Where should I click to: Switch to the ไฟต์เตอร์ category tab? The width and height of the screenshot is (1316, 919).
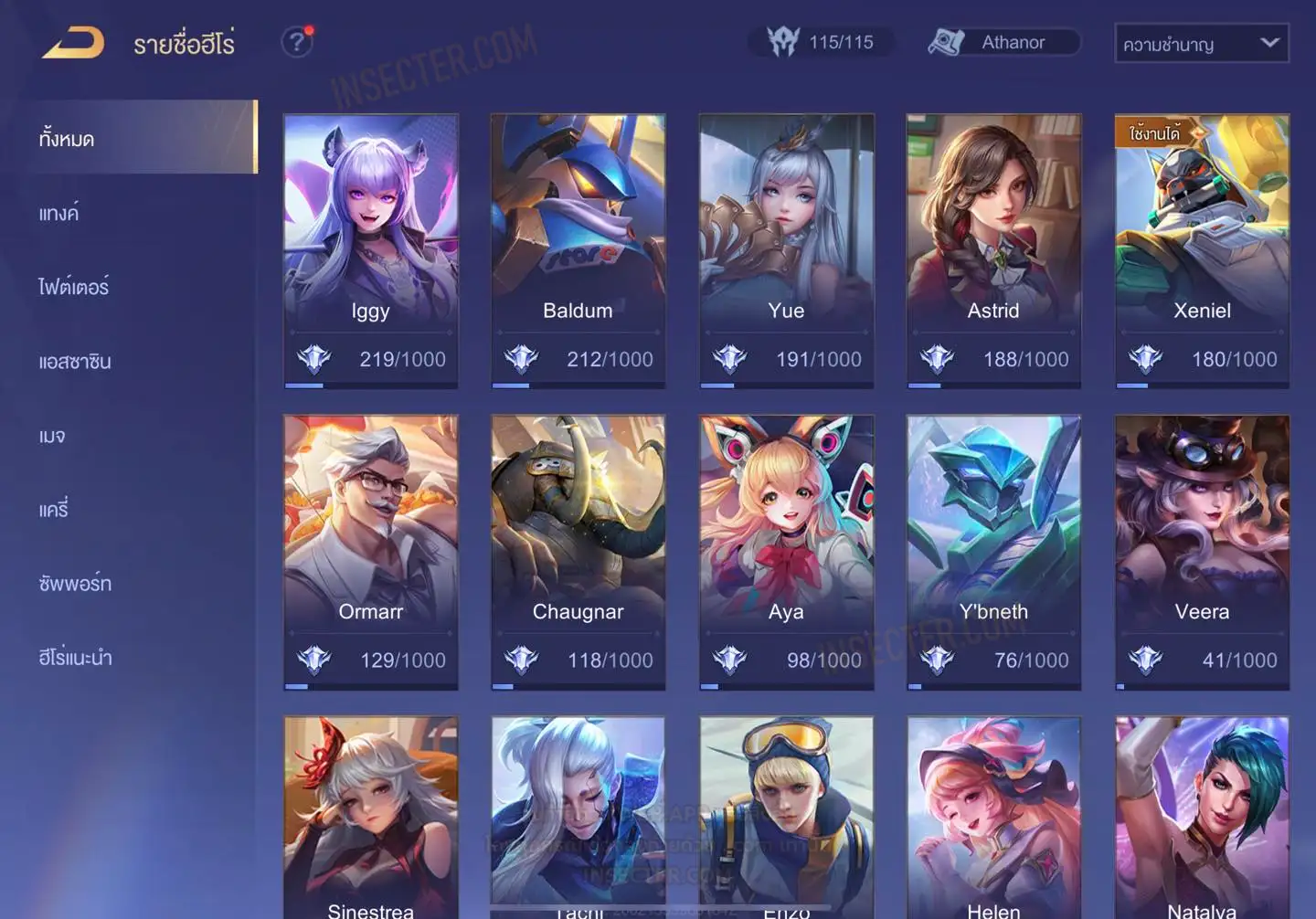73,288
